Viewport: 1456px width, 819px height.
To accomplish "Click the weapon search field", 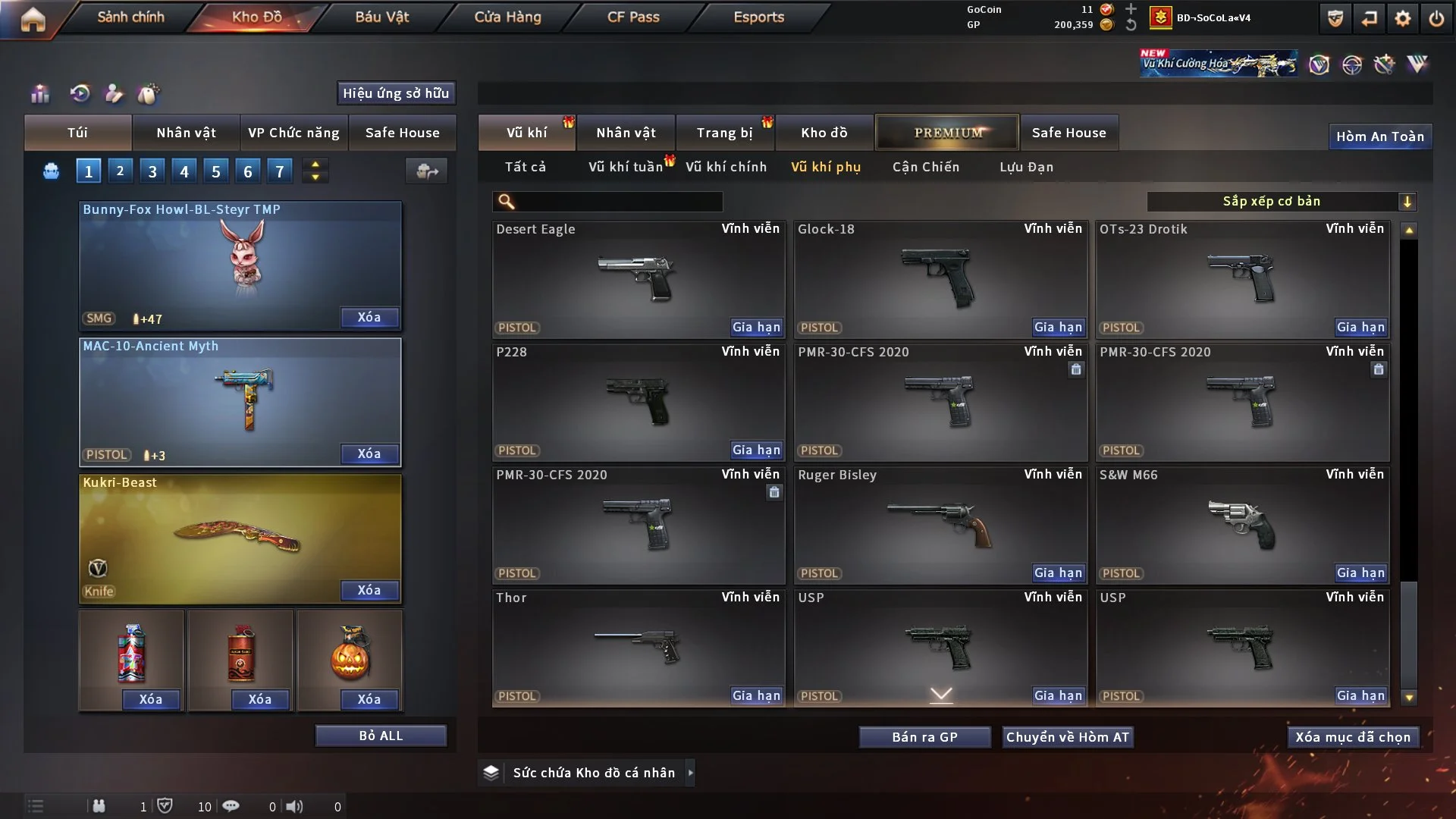I will [618, 201].
